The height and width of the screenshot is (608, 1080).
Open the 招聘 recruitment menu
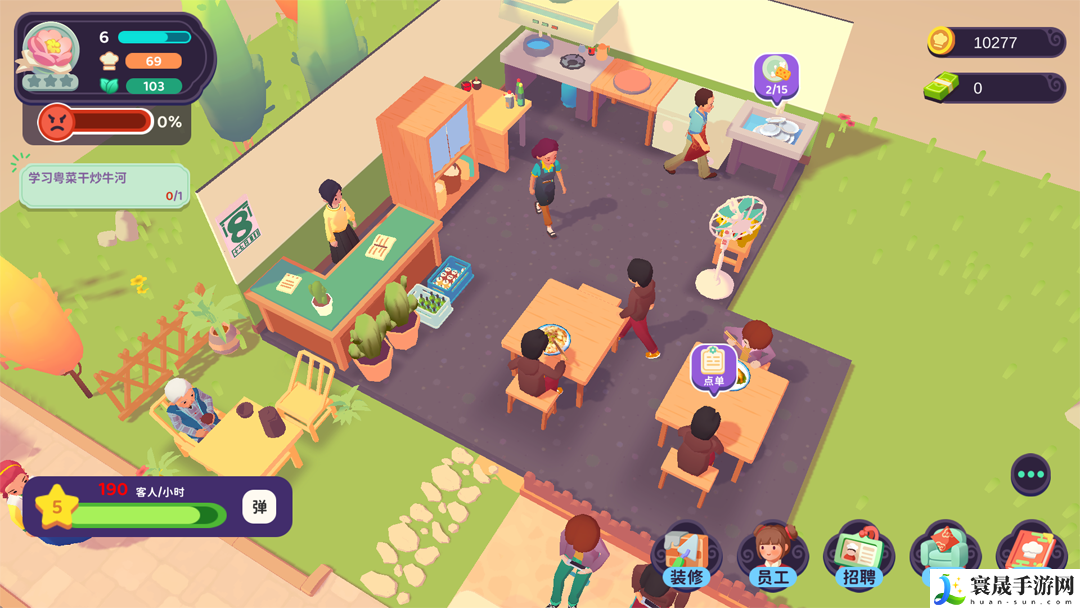858,558
